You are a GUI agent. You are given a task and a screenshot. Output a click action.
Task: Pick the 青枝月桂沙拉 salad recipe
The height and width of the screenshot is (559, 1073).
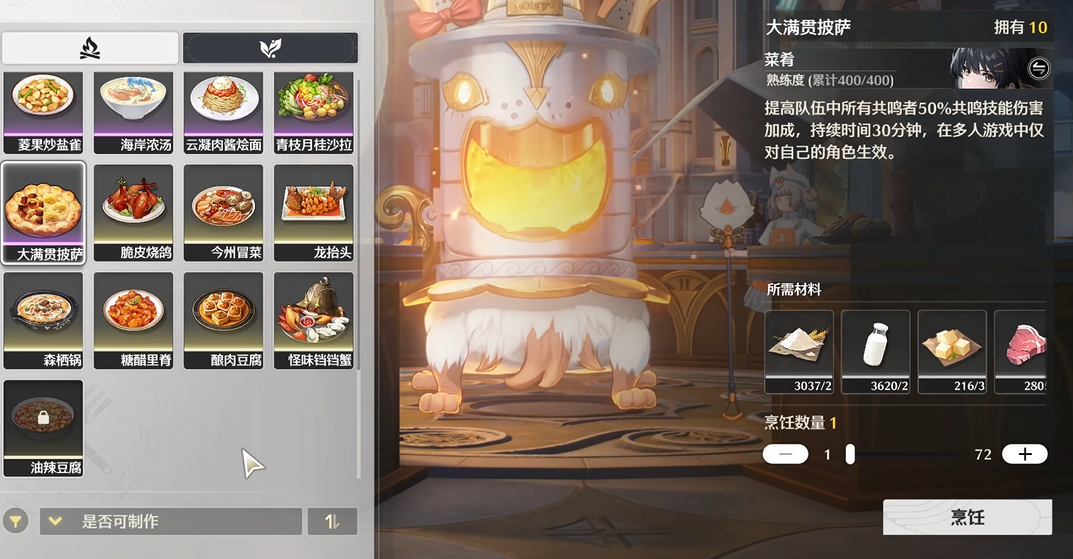[313, 111]
